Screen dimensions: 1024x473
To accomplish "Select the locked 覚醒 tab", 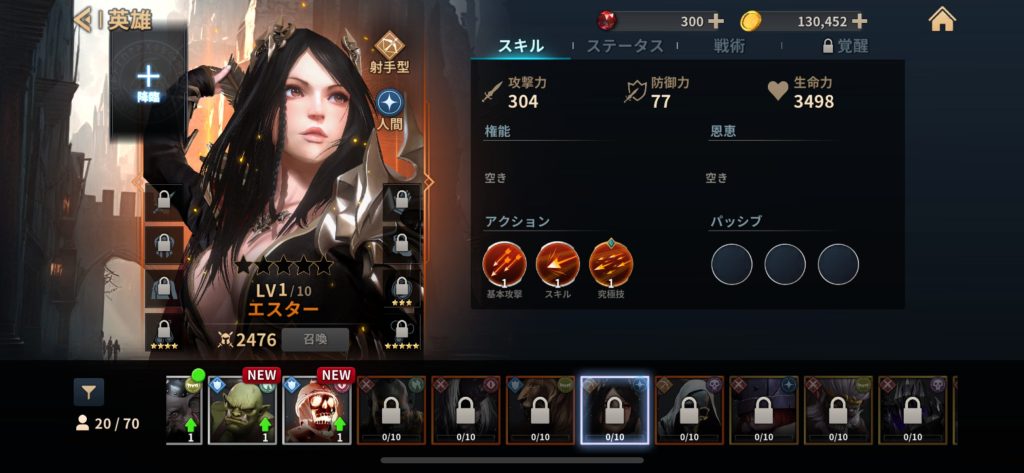I will coord(844,46).
